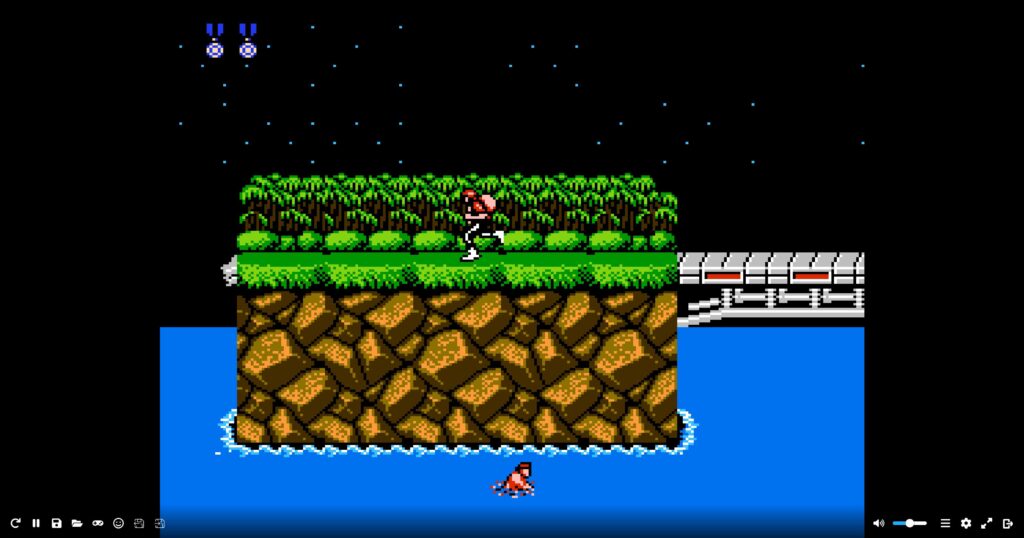
Task: Click the volume slider
Action: point(909,523)
